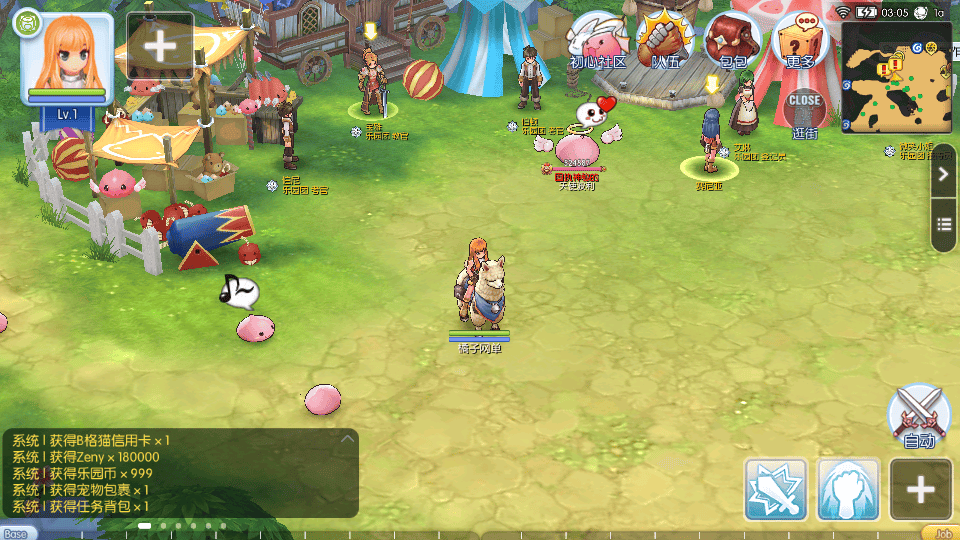Expand the system chat log arrow
This screenshot has height=540, width=960.
click(x=347, y=438)
